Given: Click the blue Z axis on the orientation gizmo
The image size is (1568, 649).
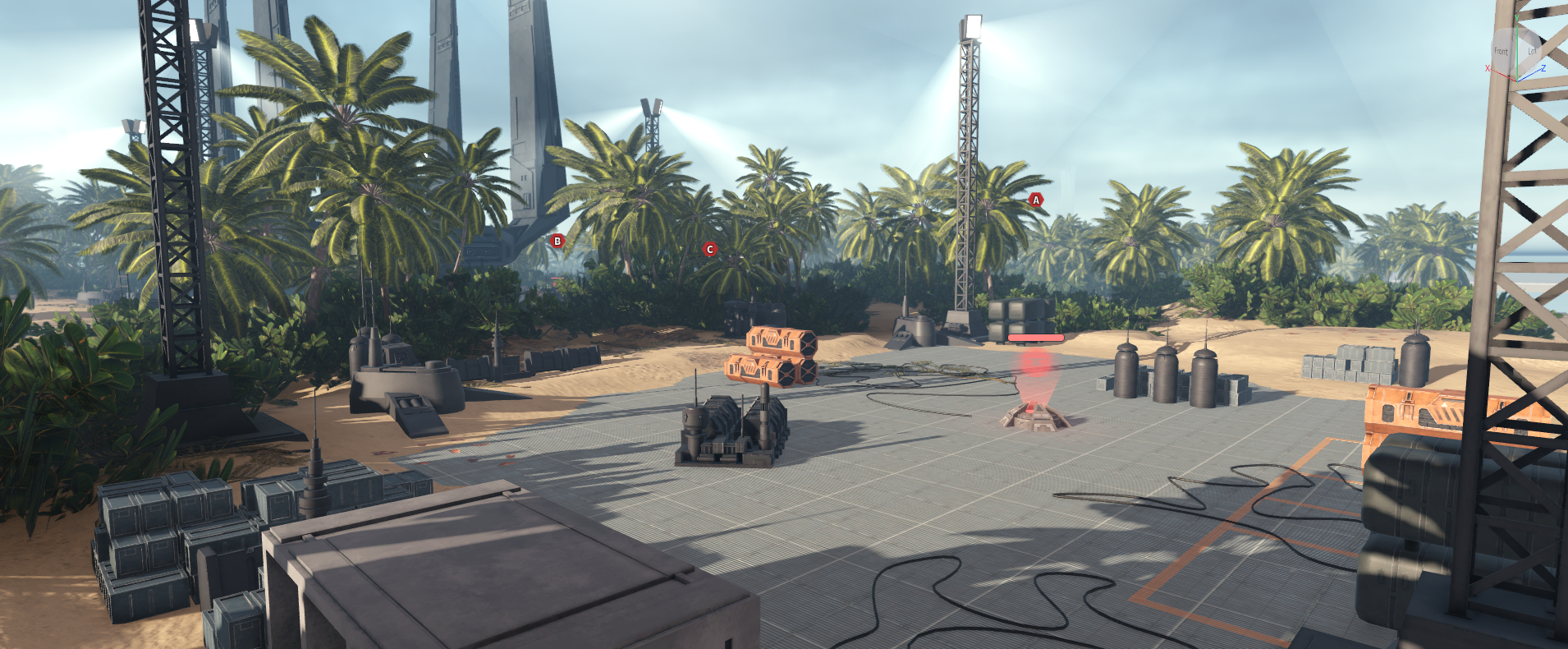Looking at the screenshot, I should click(1543, 69).
